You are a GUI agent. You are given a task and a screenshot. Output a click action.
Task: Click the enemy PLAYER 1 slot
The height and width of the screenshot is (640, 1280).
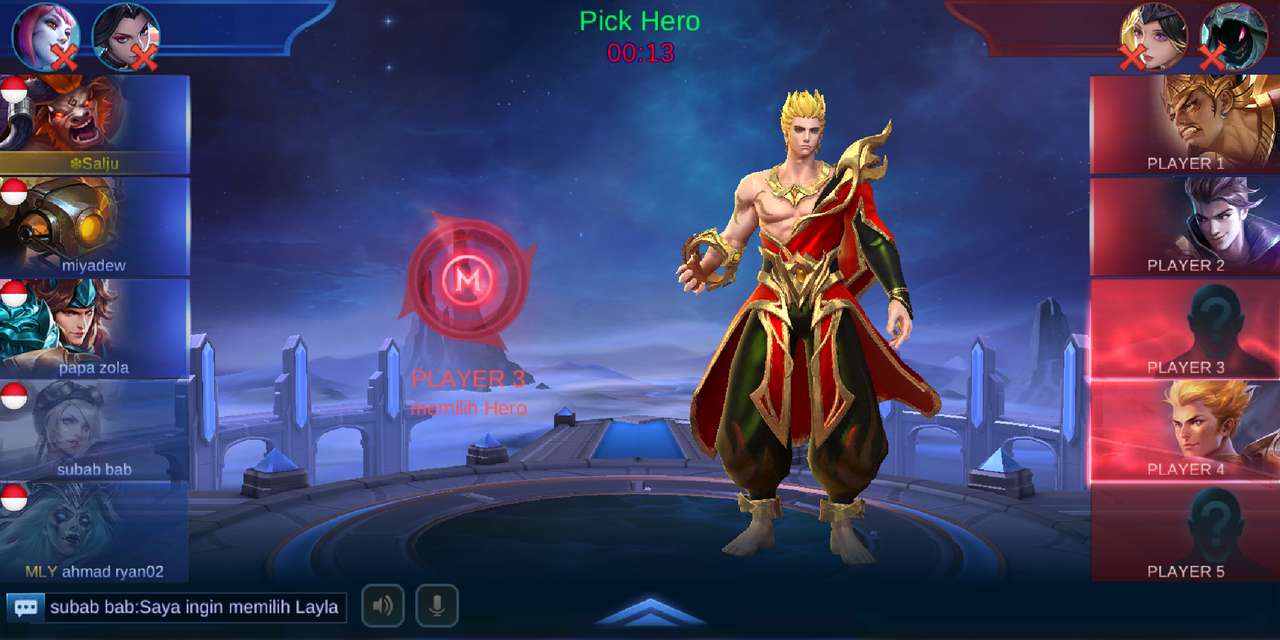point(1185,125)
